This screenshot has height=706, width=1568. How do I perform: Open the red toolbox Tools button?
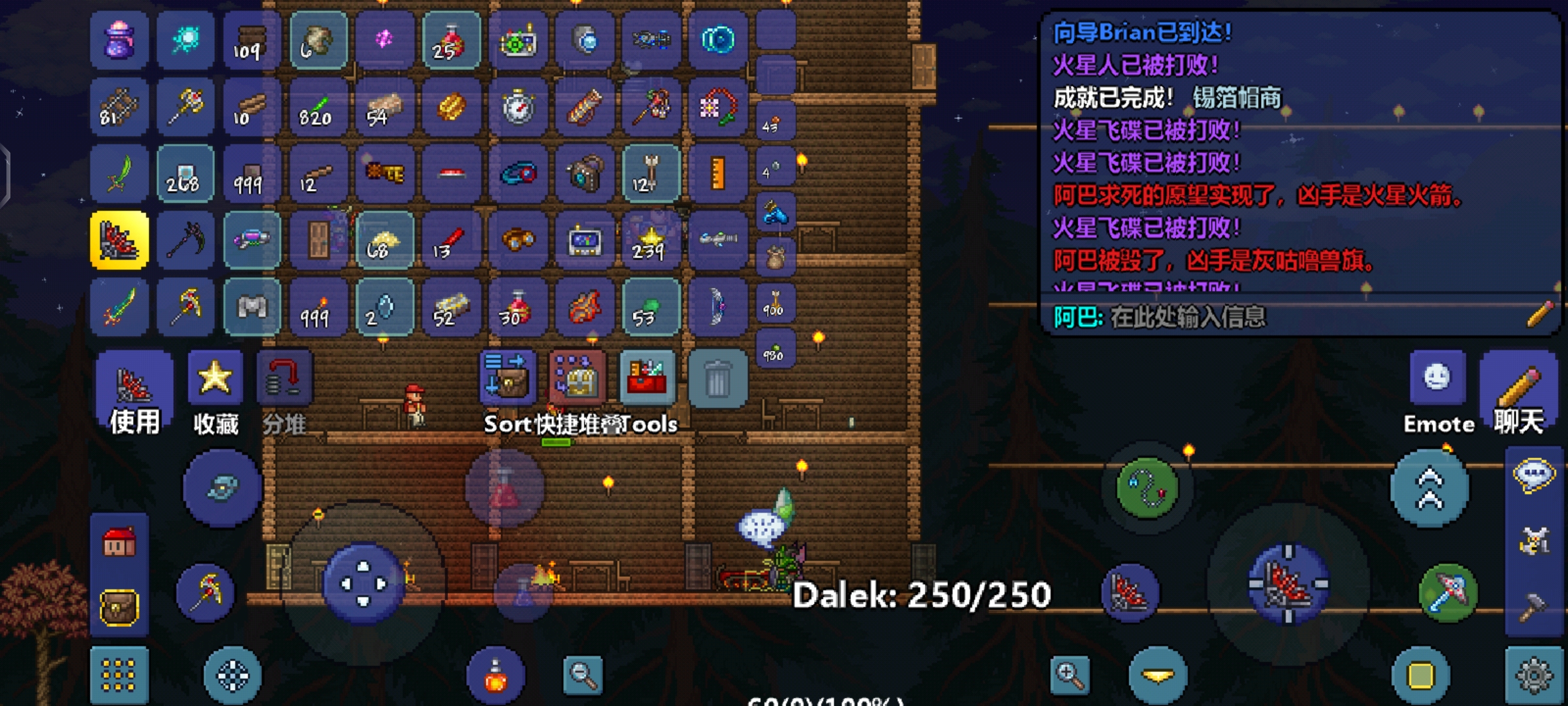[647, 378]
